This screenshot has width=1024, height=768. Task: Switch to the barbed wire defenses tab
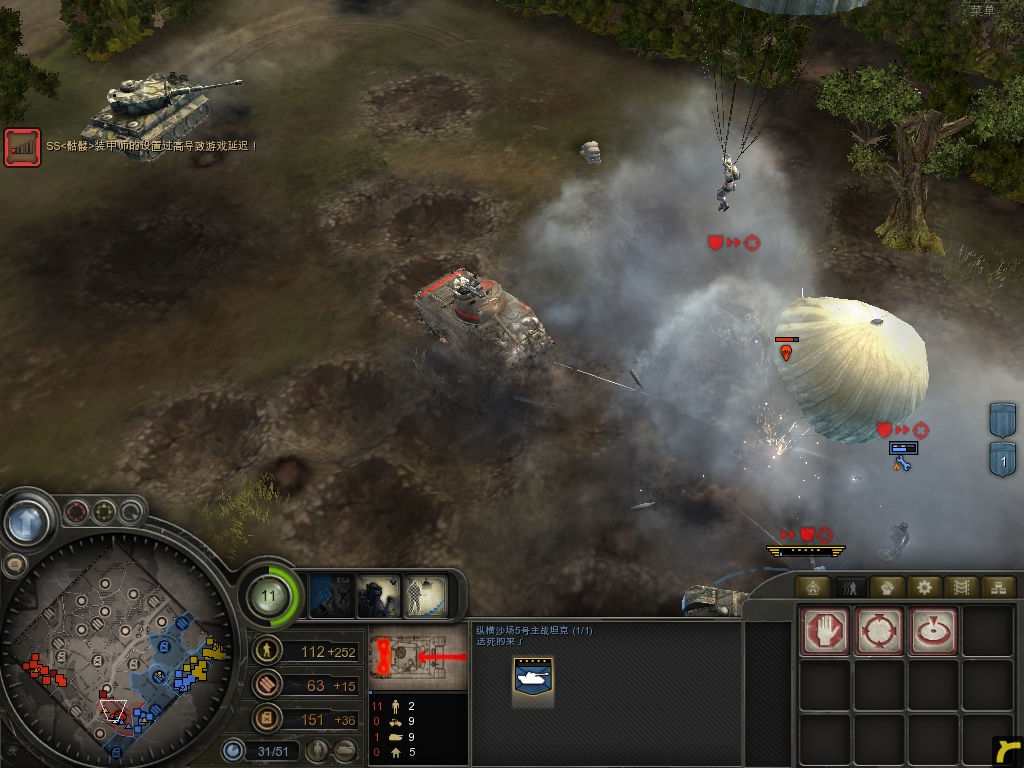(x=960, y=587)
